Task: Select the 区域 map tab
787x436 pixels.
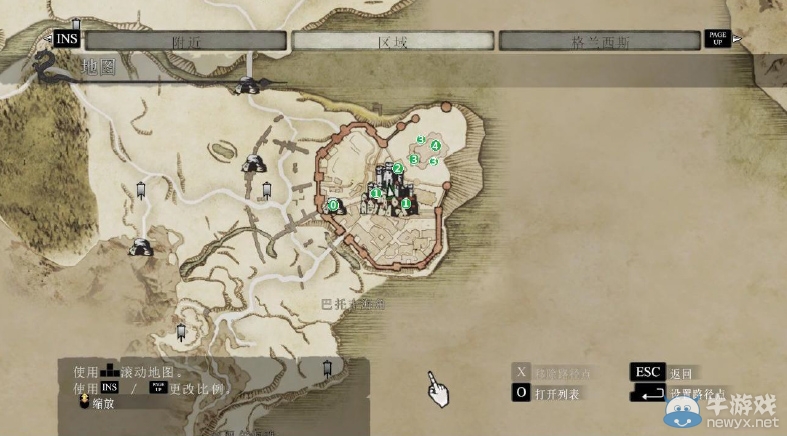Action: [393, 41]
